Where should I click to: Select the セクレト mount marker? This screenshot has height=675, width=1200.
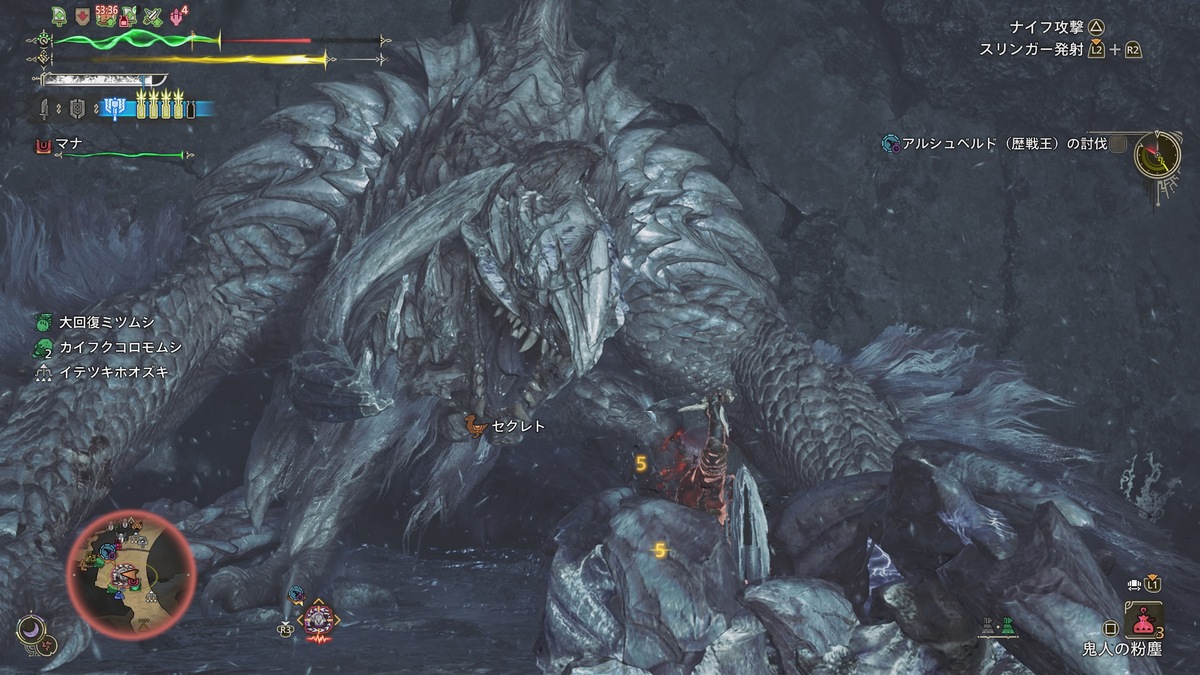(477, 426)
